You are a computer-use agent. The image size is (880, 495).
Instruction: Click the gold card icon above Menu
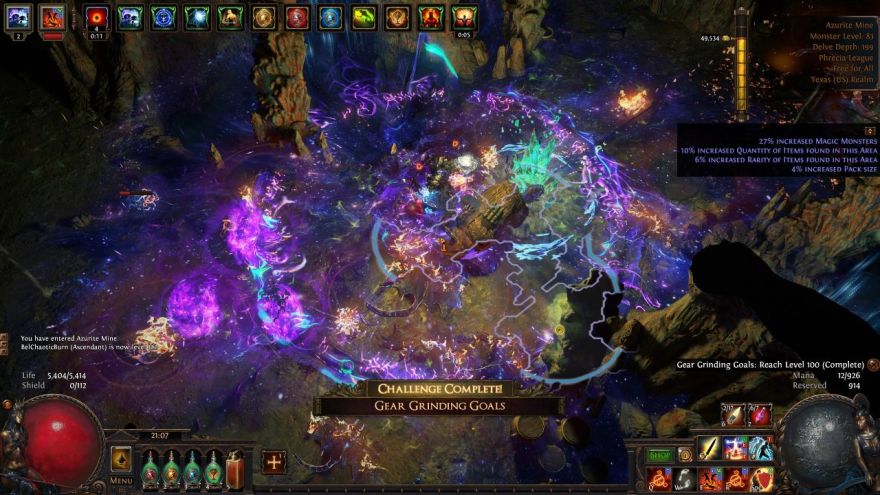tap(121, 458)
